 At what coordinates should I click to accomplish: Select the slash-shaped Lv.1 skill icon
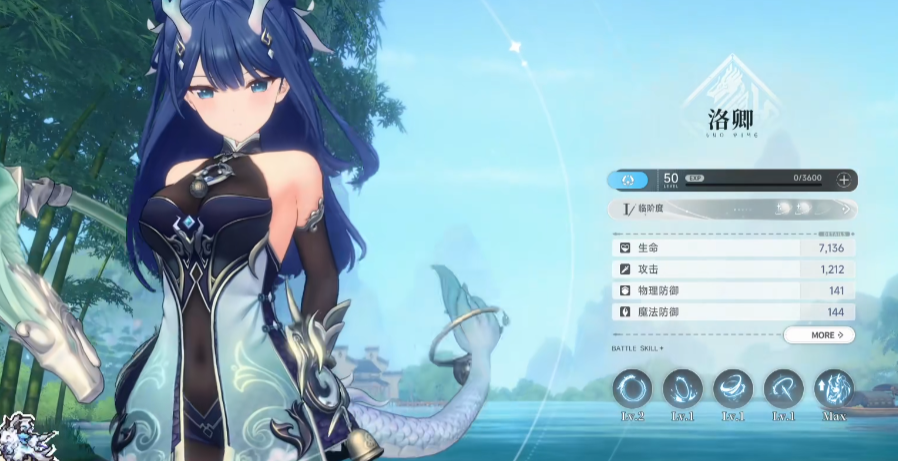784,388
